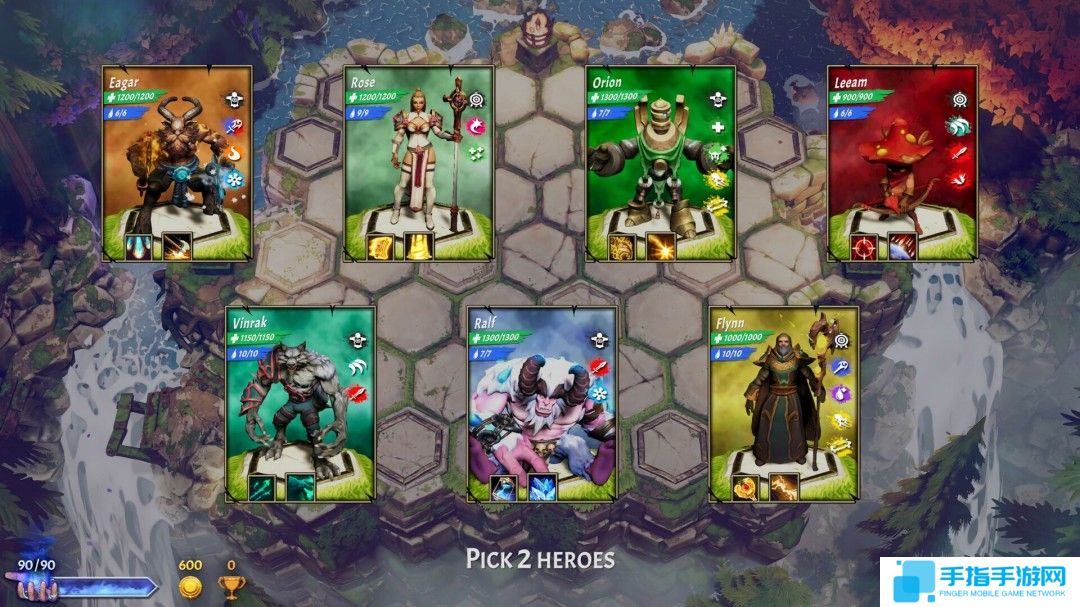Click Rose's pink crescent trait icon
1080x607 pixels.
tap(475, 127)
